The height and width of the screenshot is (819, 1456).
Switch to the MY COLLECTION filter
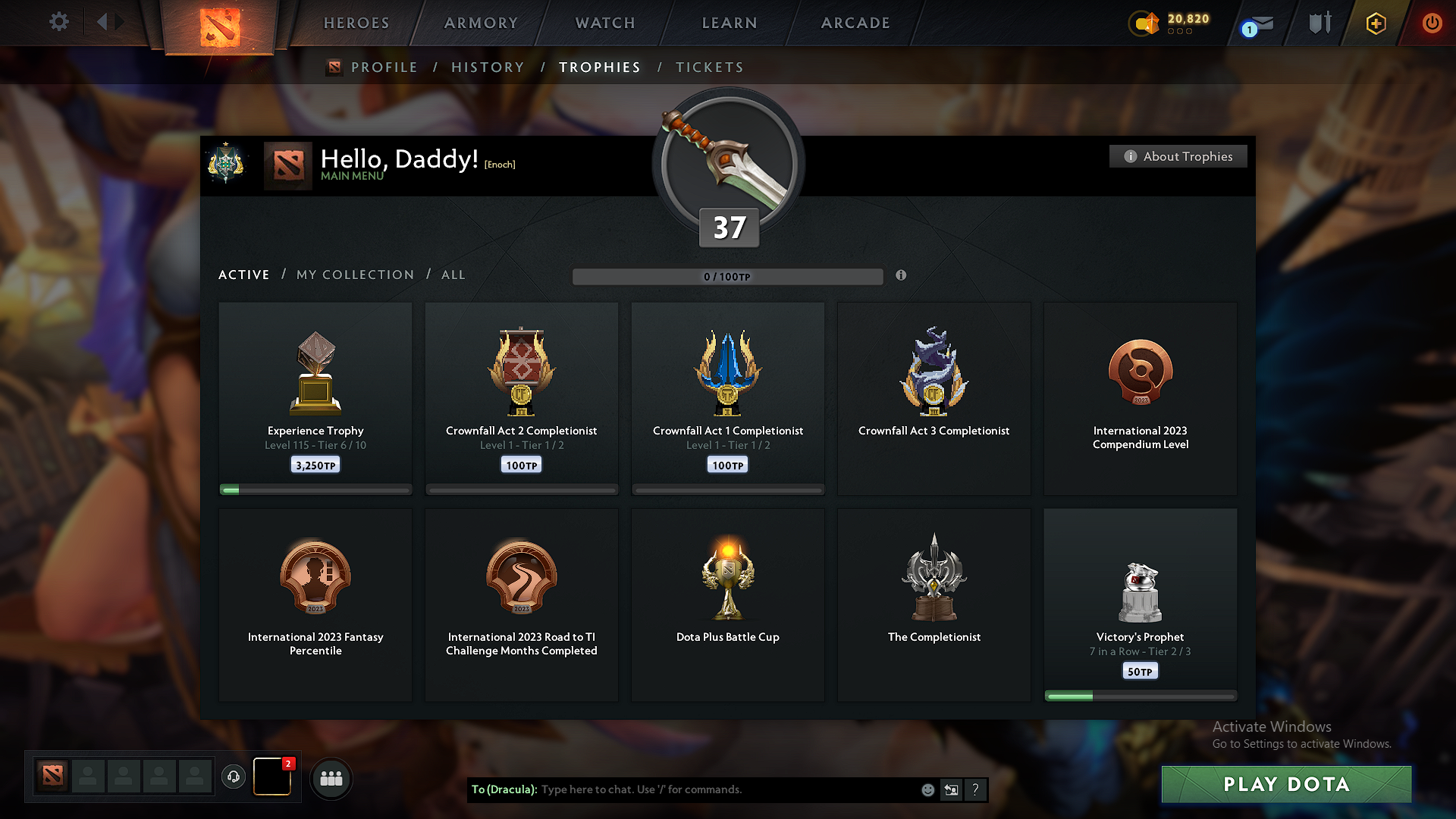pos(354,275)
